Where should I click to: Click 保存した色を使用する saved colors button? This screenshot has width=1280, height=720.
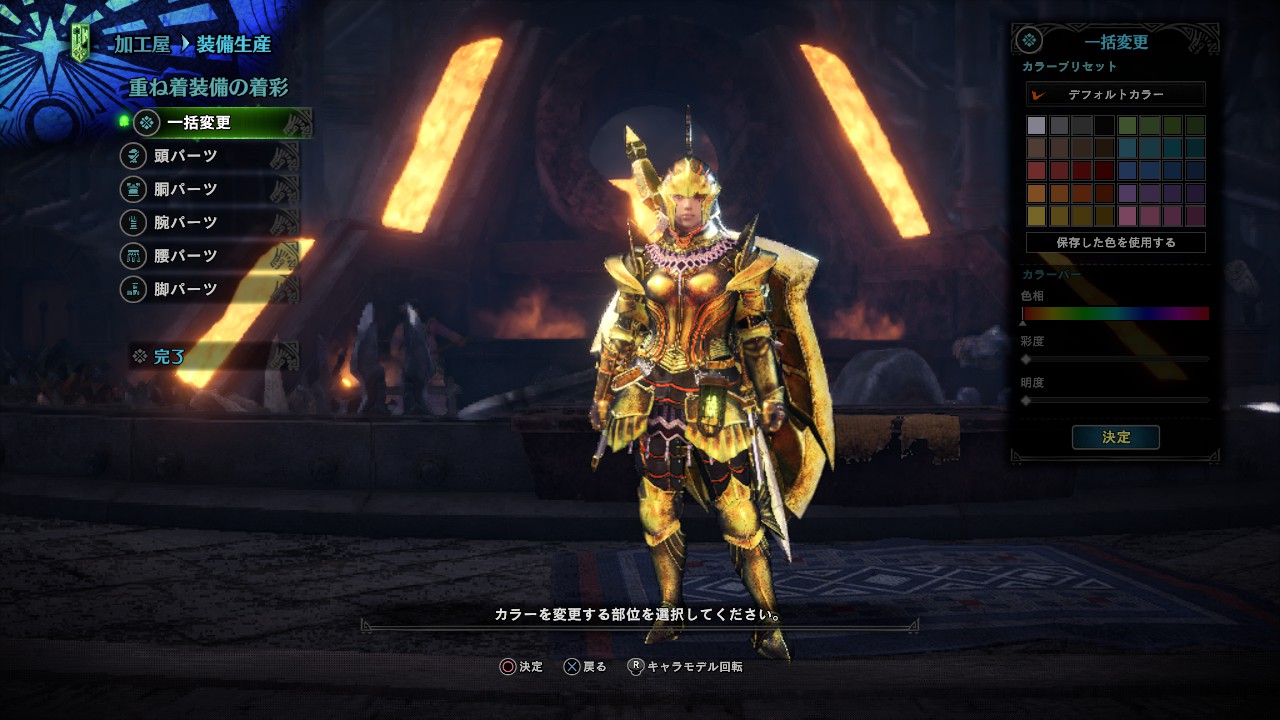point(1115,242)
